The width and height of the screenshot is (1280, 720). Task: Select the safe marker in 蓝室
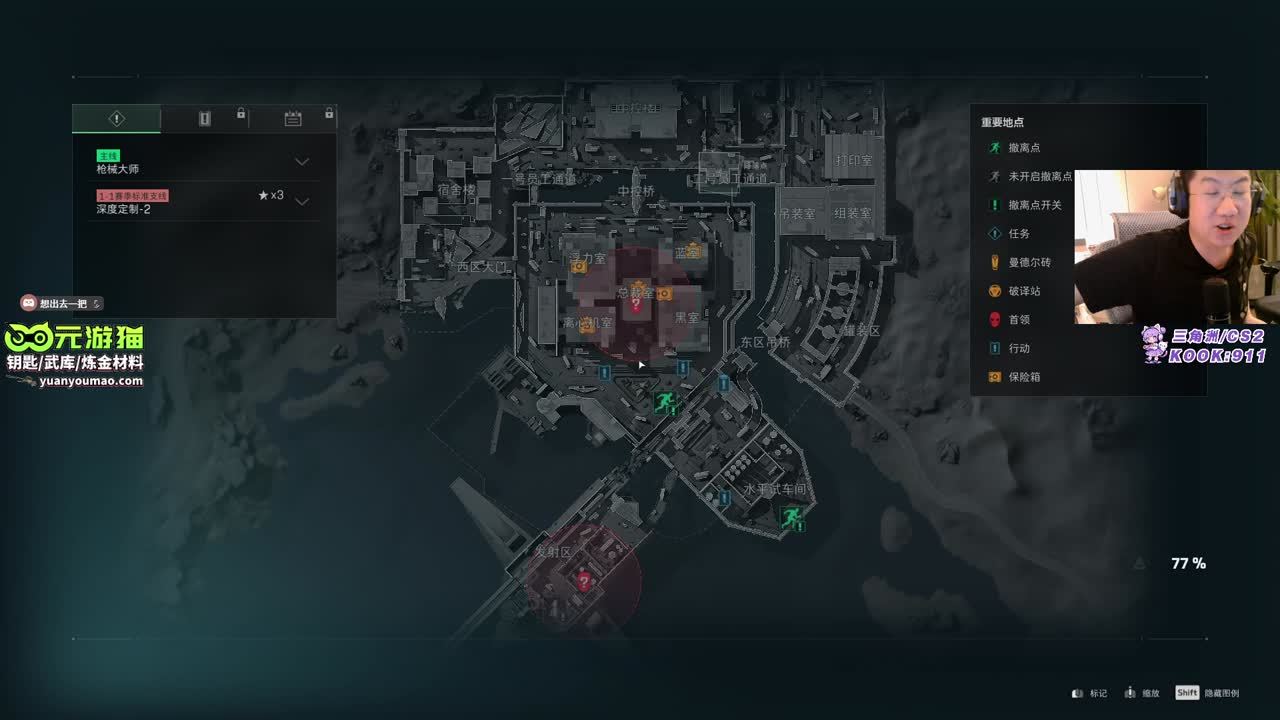click(693, 252)
